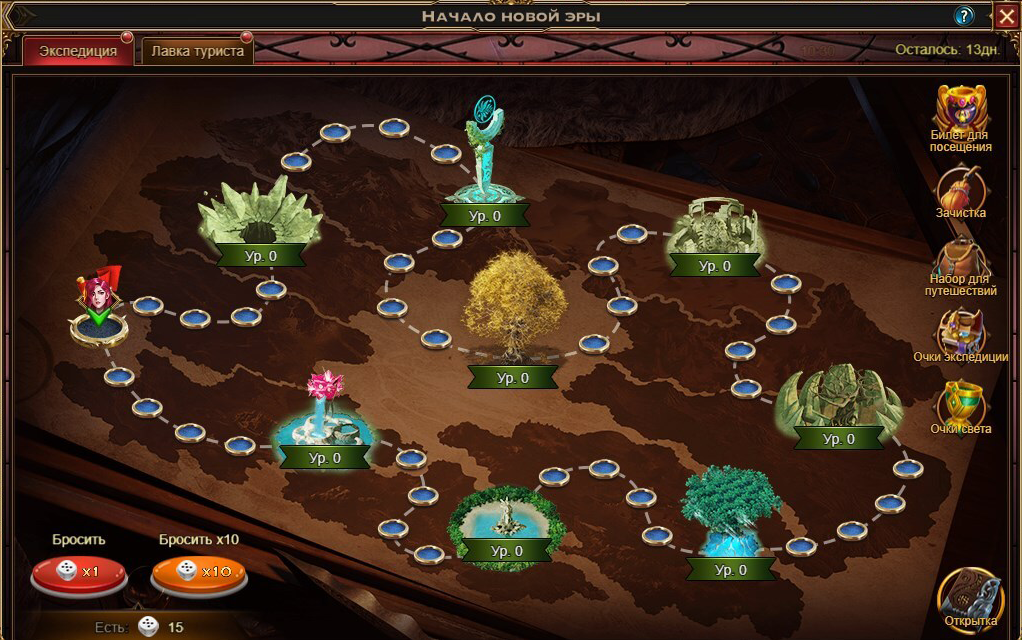1022x640 pixels.
Task: Select the turquoise statue monument
Action: point(484,160)
